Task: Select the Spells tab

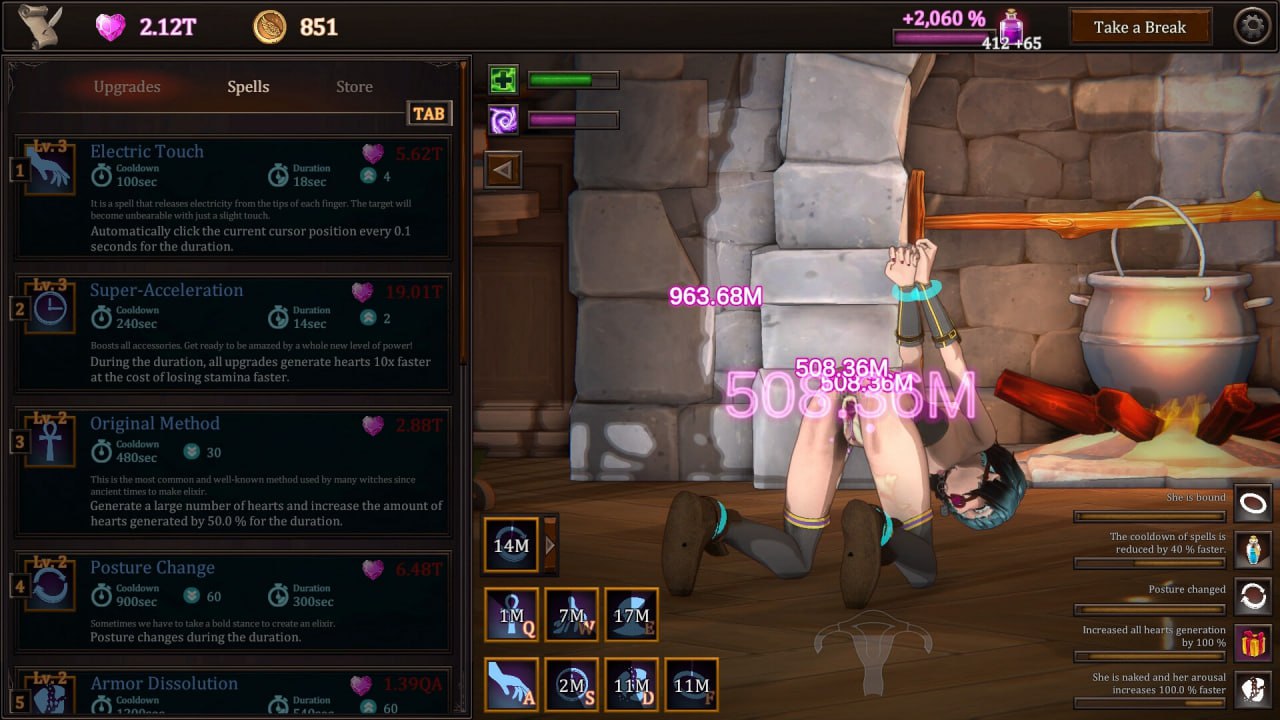Action: point(248,87)
